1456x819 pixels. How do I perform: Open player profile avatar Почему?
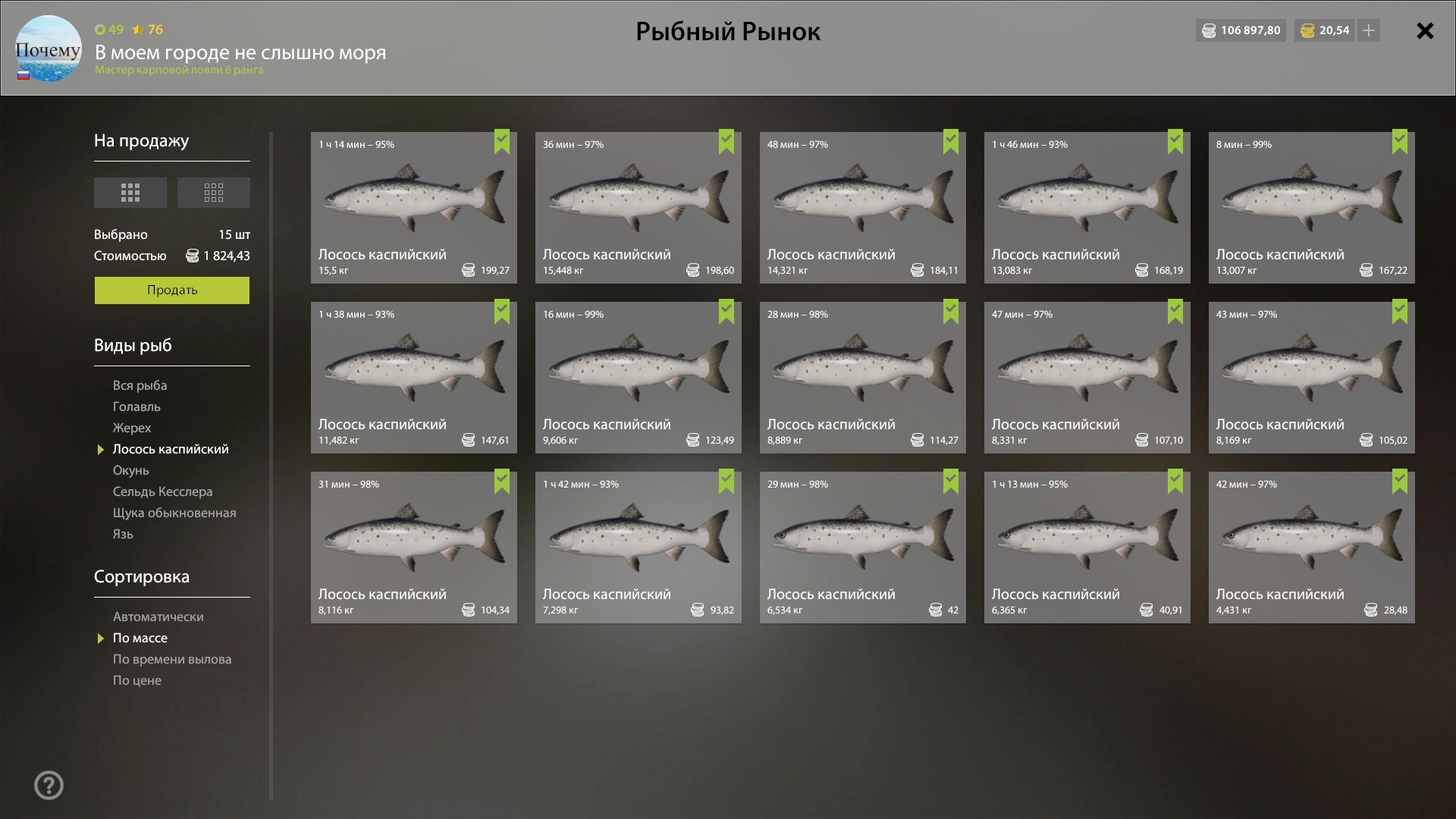pyautogui.click(x=49, y=49)
